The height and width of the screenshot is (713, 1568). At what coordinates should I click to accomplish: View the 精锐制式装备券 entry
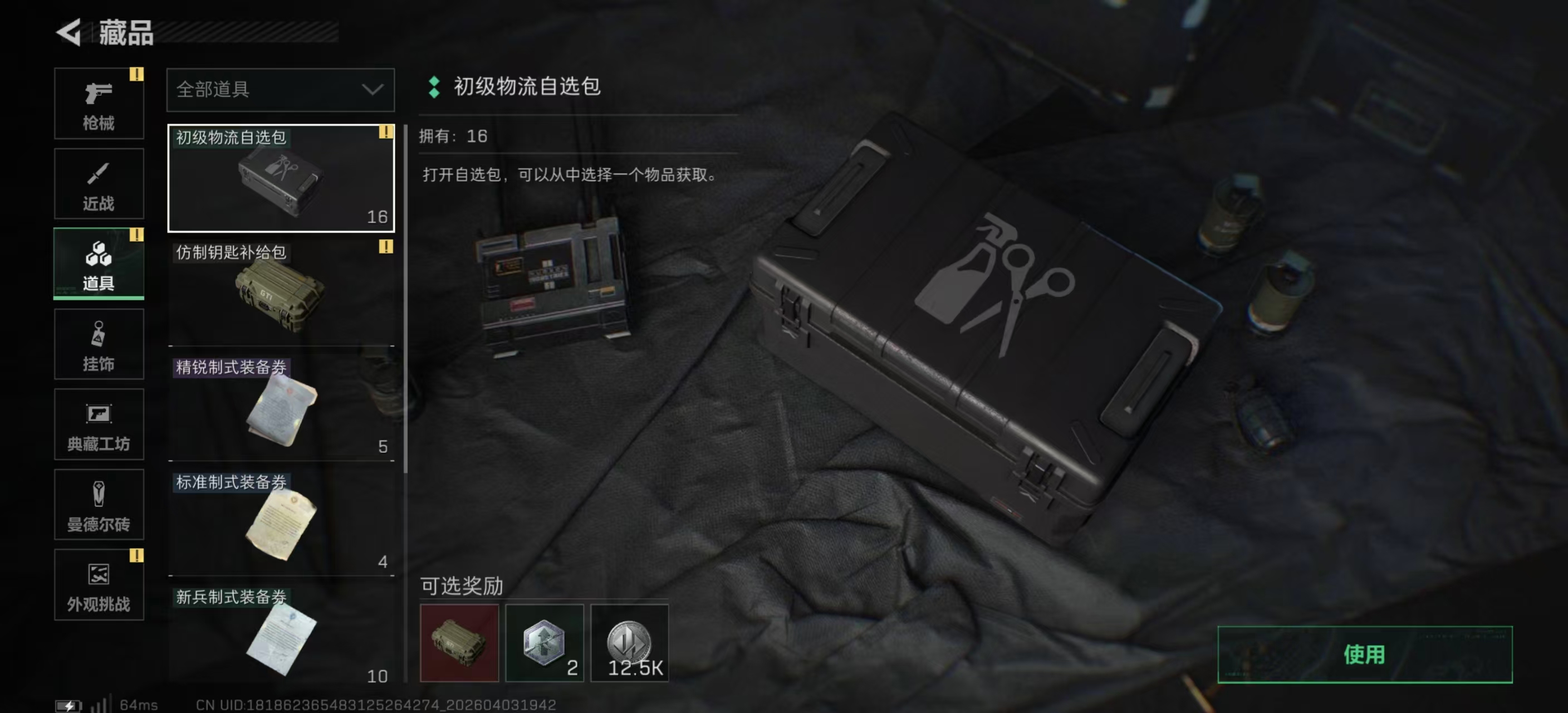(280, 405)
